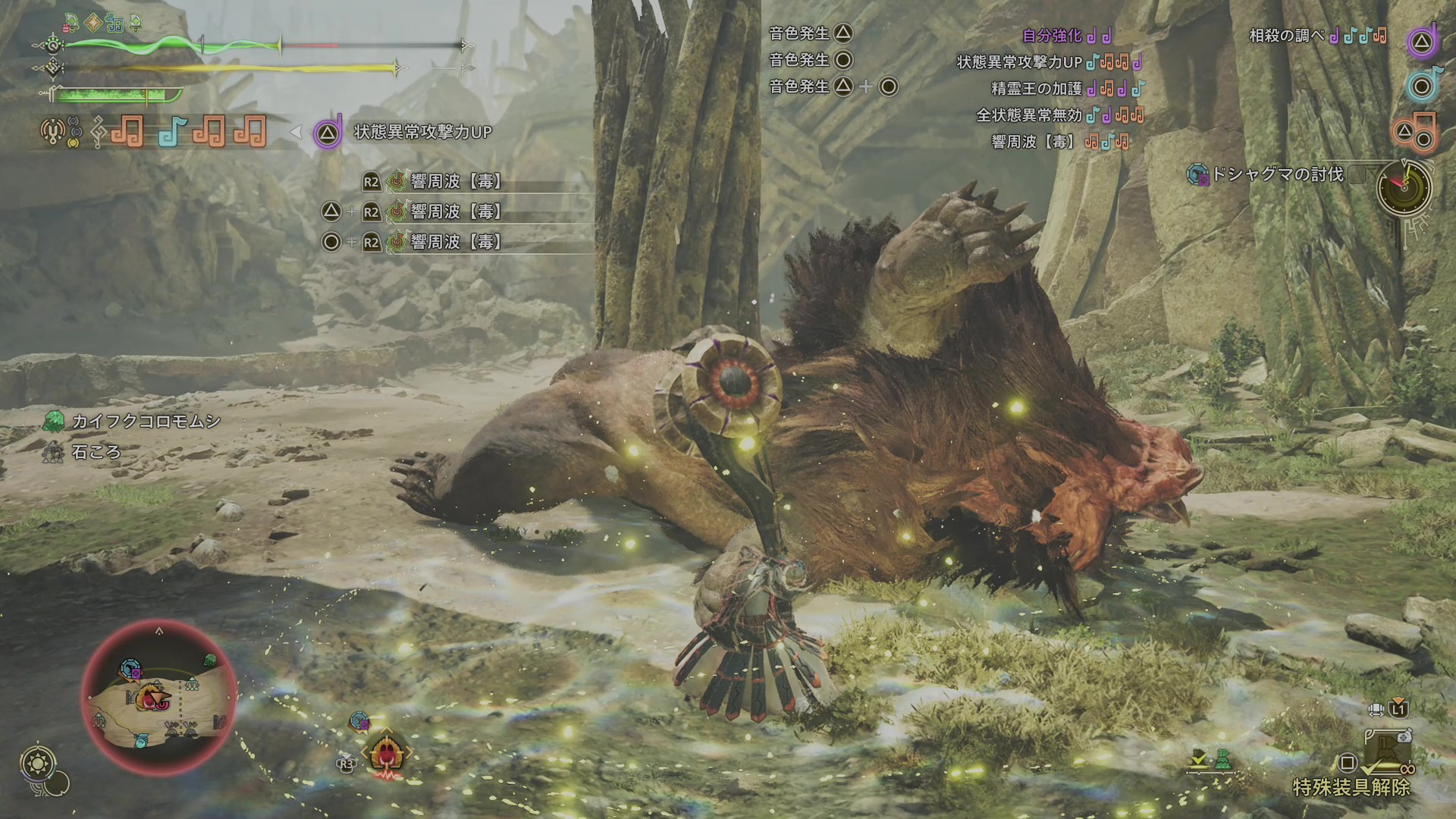Pick the 相殺の調べ melody

click(1287, 36)
